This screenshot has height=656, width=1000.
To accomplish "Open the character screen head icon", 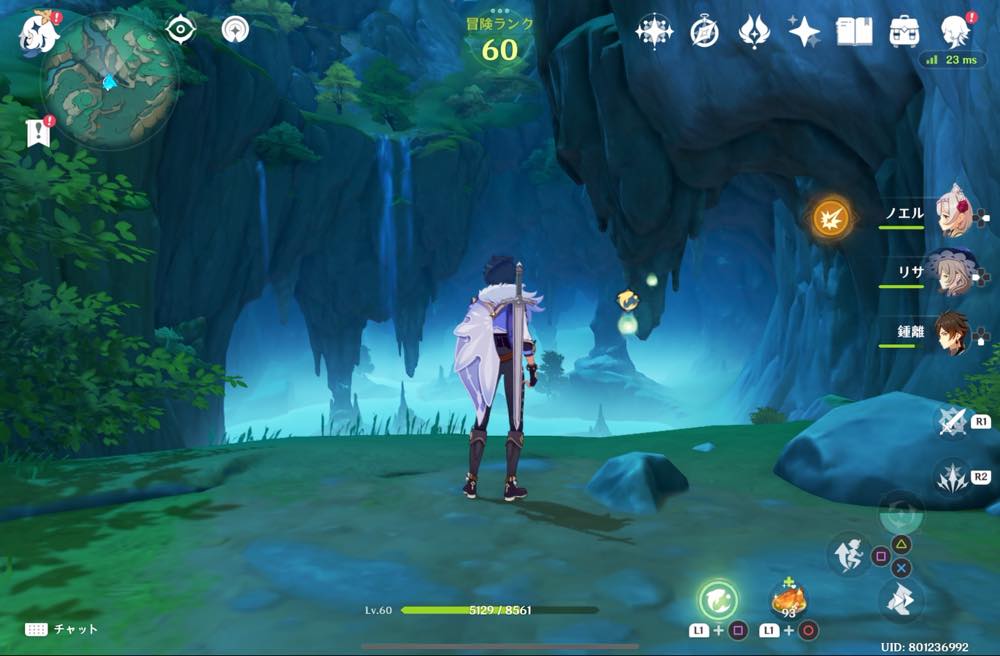I will [x=956, y=32].
